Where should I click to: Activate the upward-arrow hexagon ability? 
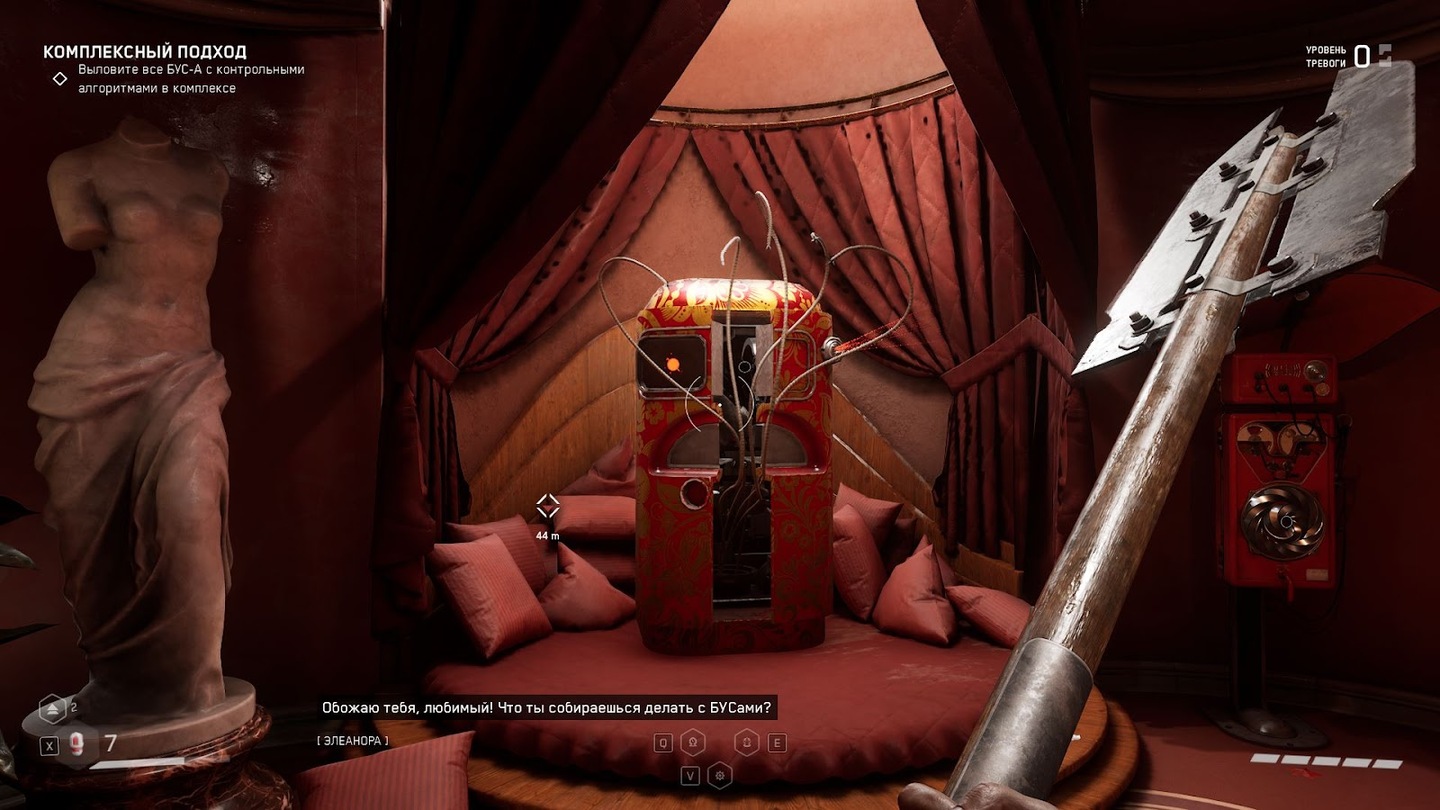click(x=746, y=742)
